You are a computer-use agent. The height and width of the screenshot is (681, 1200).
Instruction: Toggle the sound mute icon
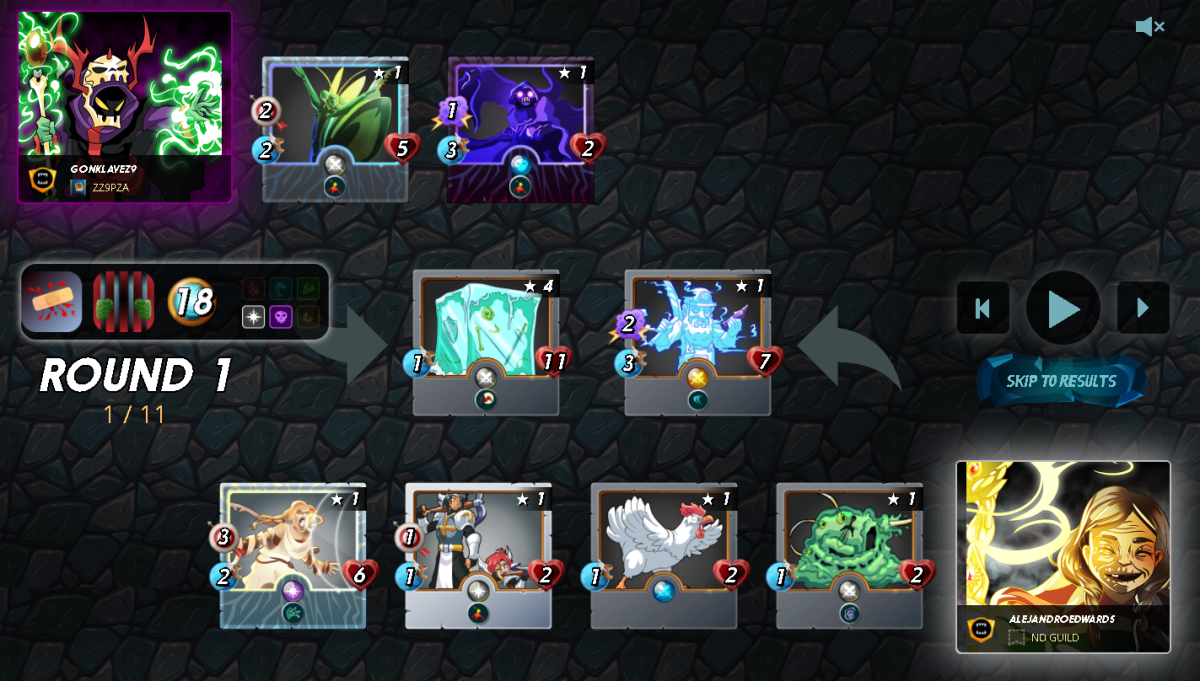coord(1149,27)
